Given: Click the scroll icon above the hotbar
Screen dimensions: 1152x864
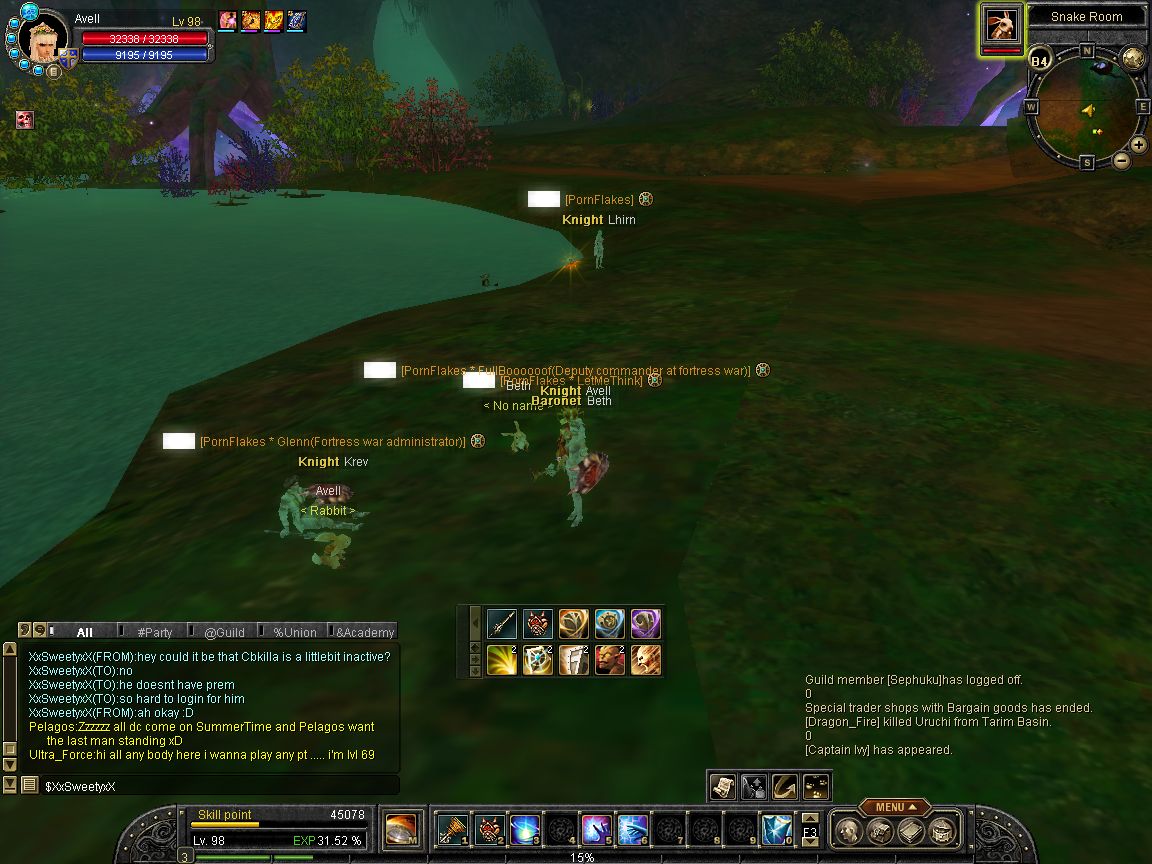Looking at the screenshot, I should pyautogui.click(x=722, y=787).
